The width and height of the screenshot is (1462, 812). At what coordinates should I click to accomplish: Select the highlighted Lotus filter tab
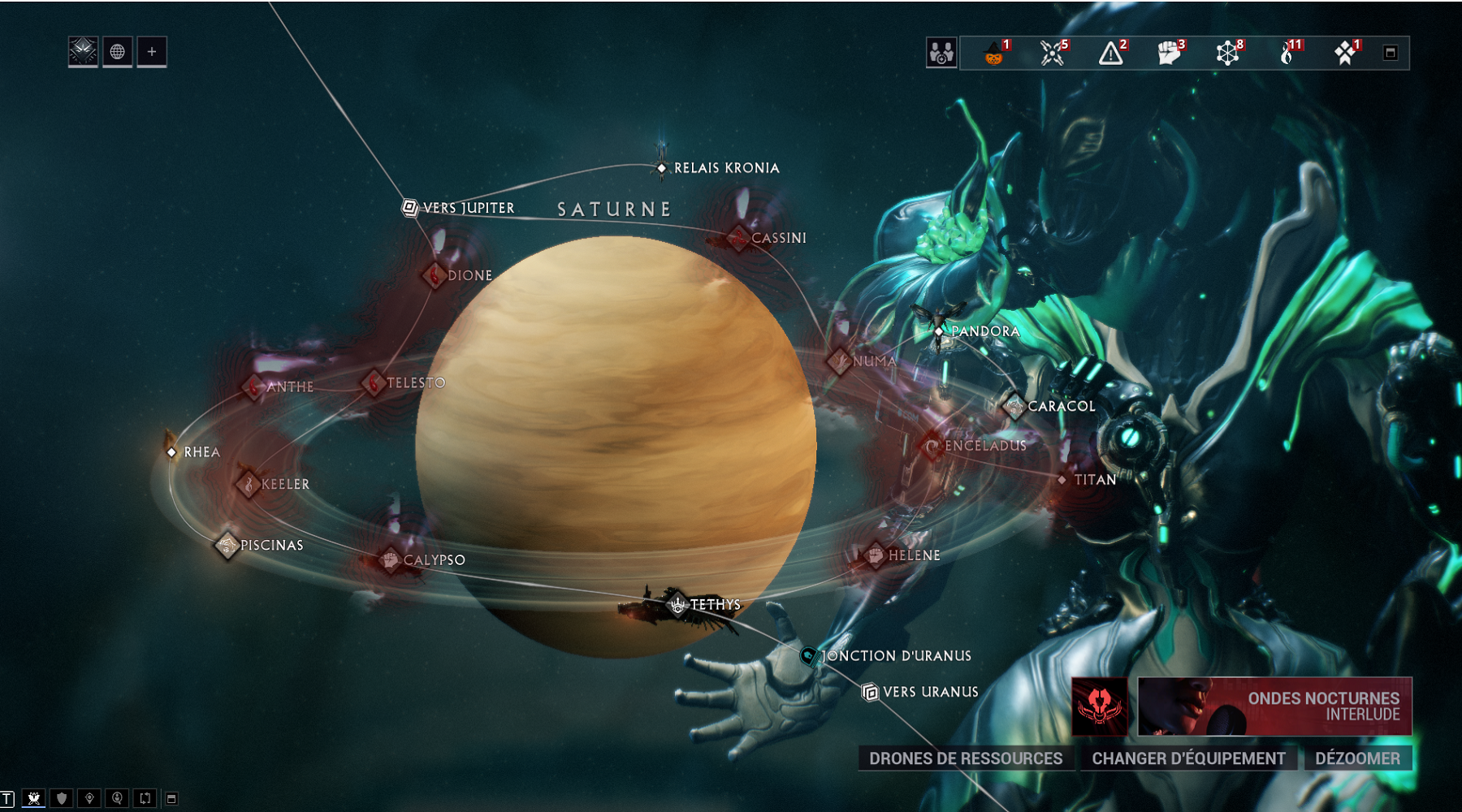pos(34,797)
